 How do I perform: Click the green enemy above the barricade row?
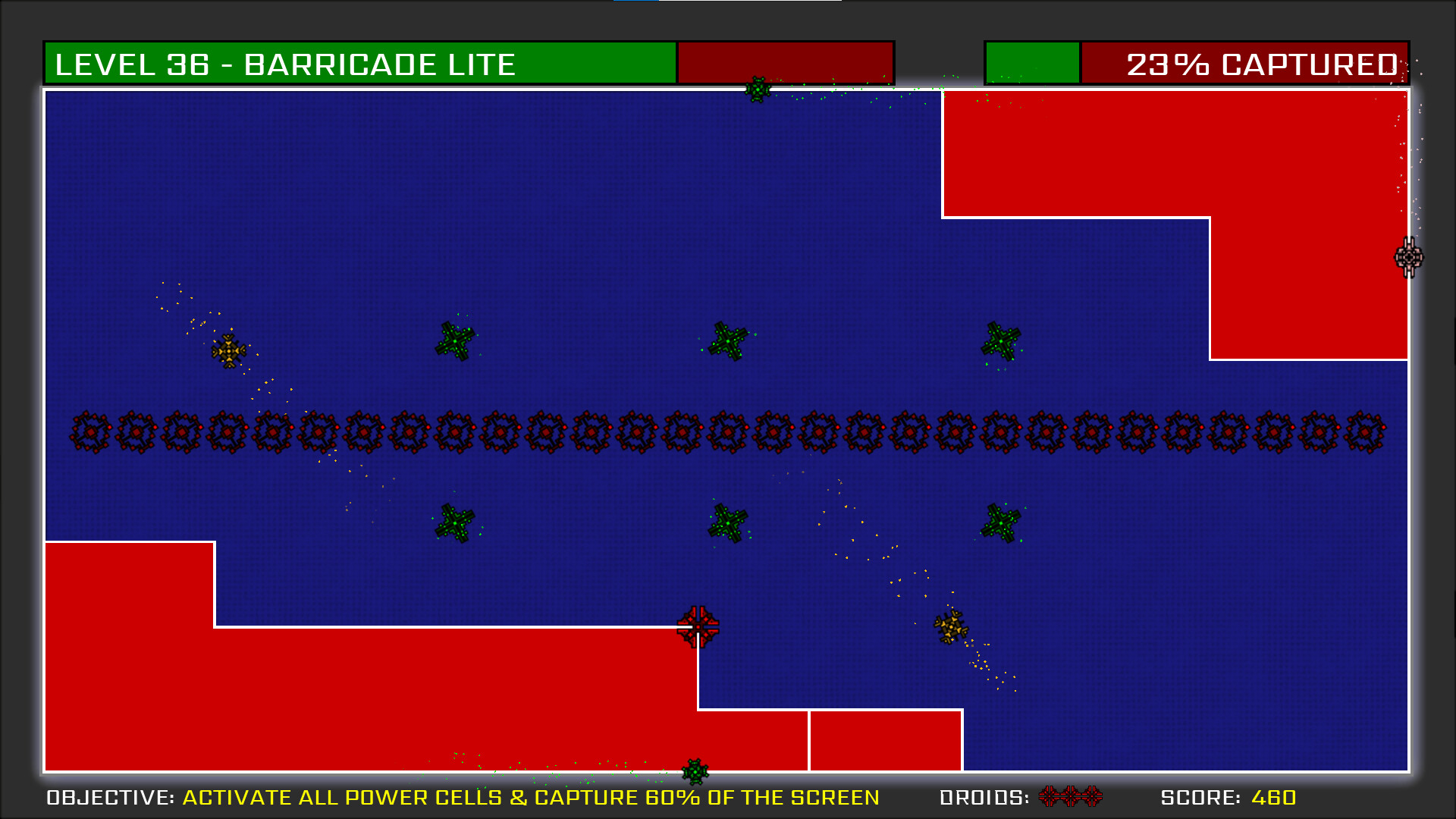(x=455, y=340)
